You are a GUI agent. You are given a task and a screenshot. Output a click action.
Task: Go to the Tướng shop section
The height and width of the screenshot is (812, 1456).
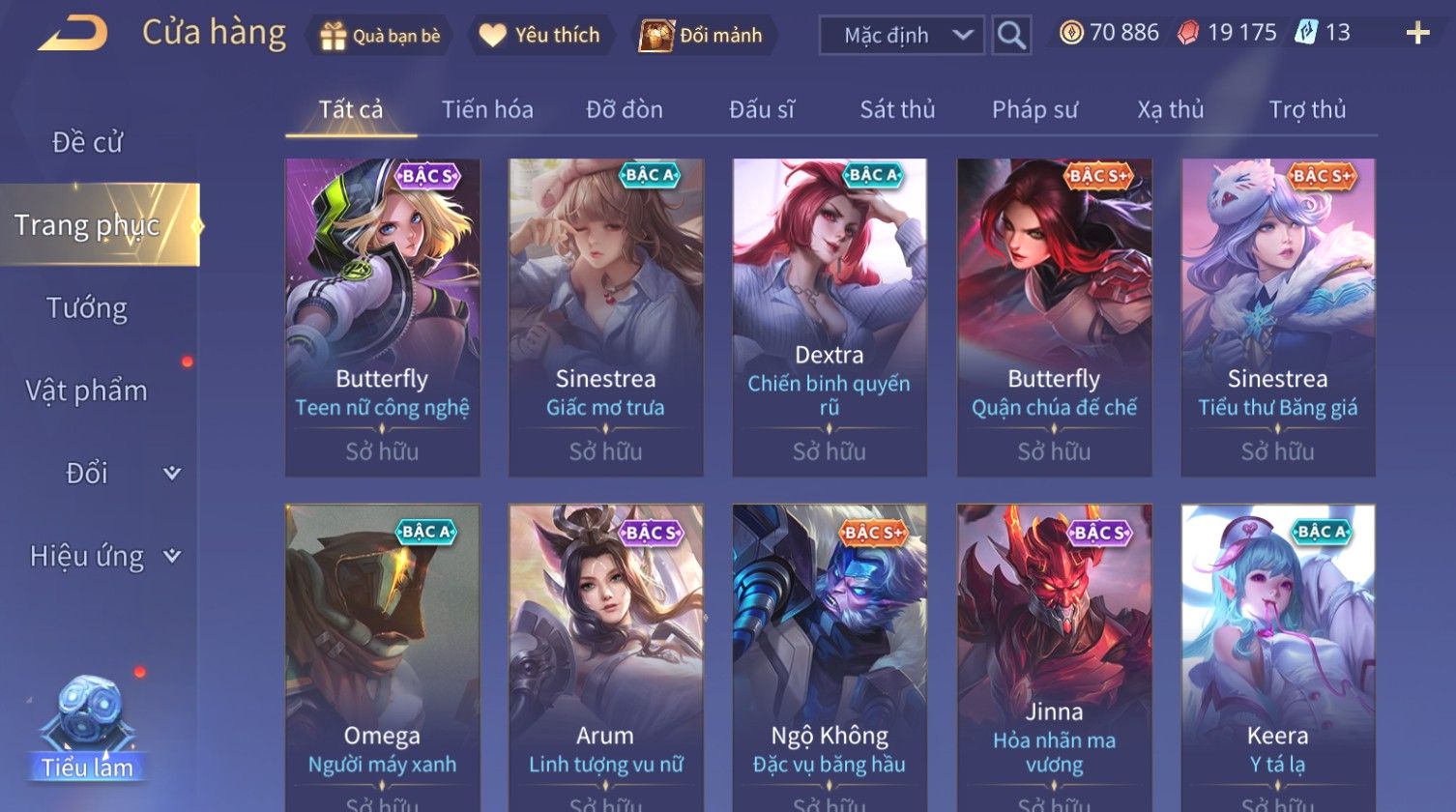pyautogui.click(x=87, y=308)
